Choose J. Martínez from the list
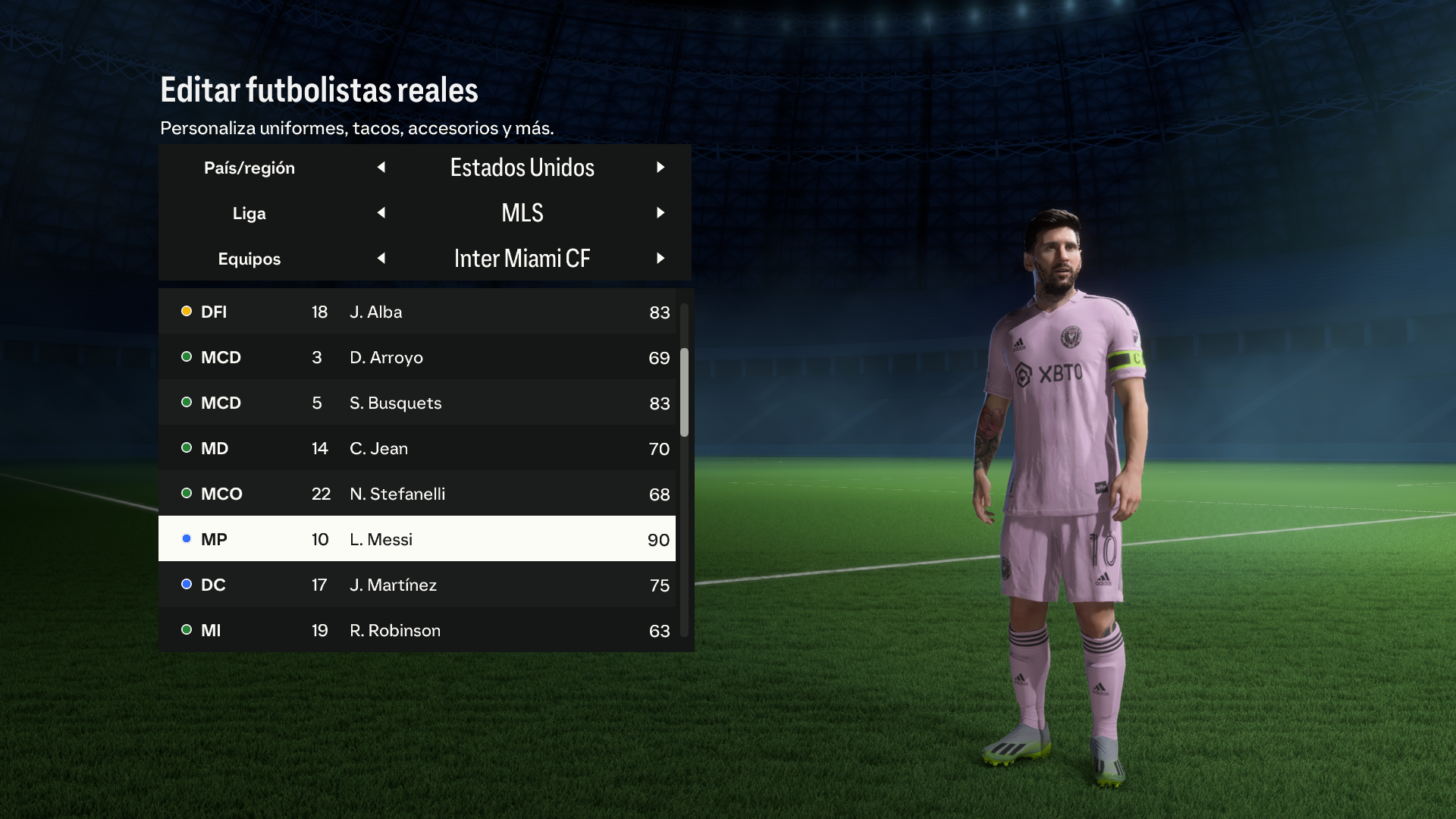 point(417,585)
